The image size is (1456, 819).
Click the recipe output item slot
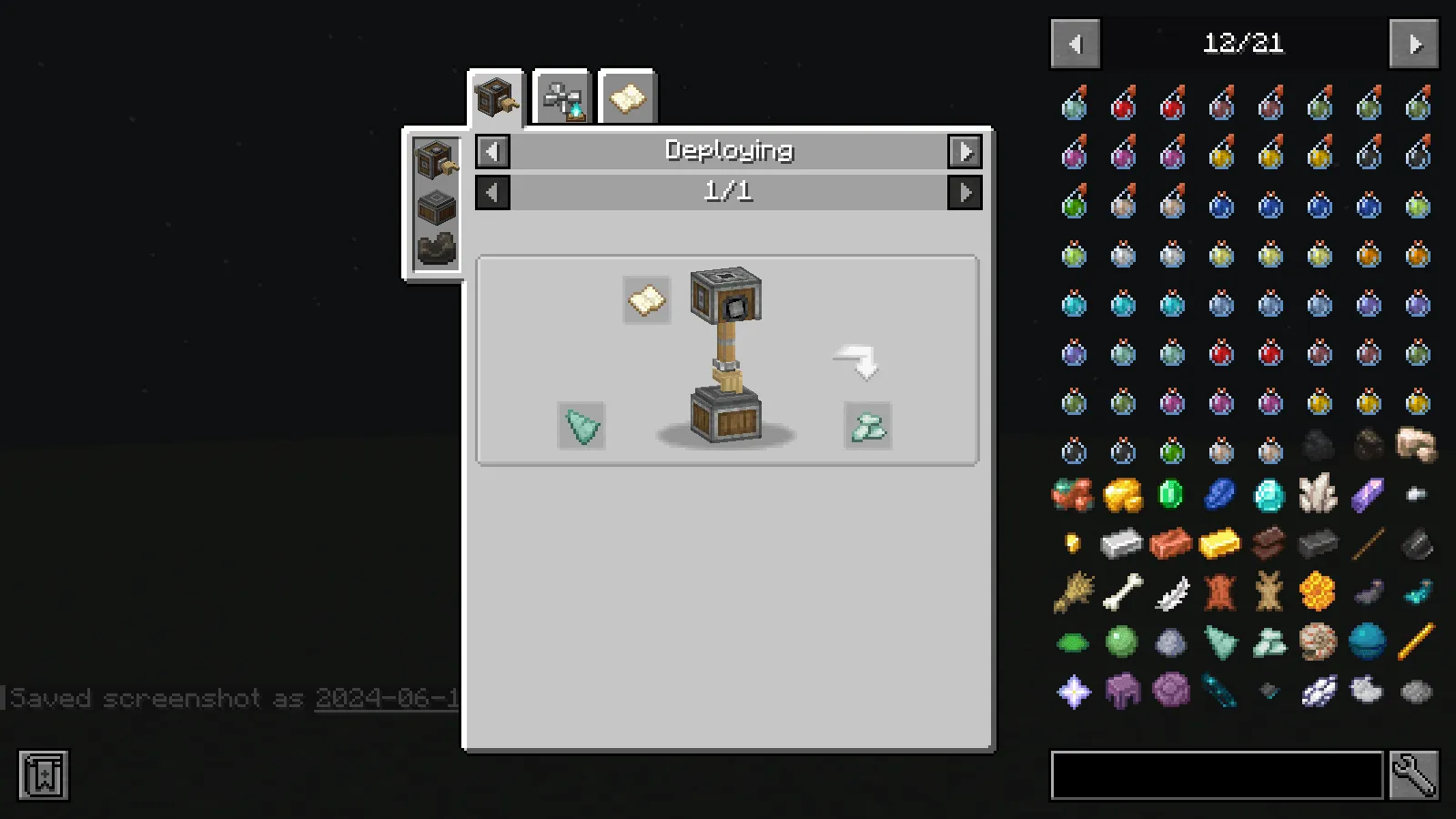865,425
